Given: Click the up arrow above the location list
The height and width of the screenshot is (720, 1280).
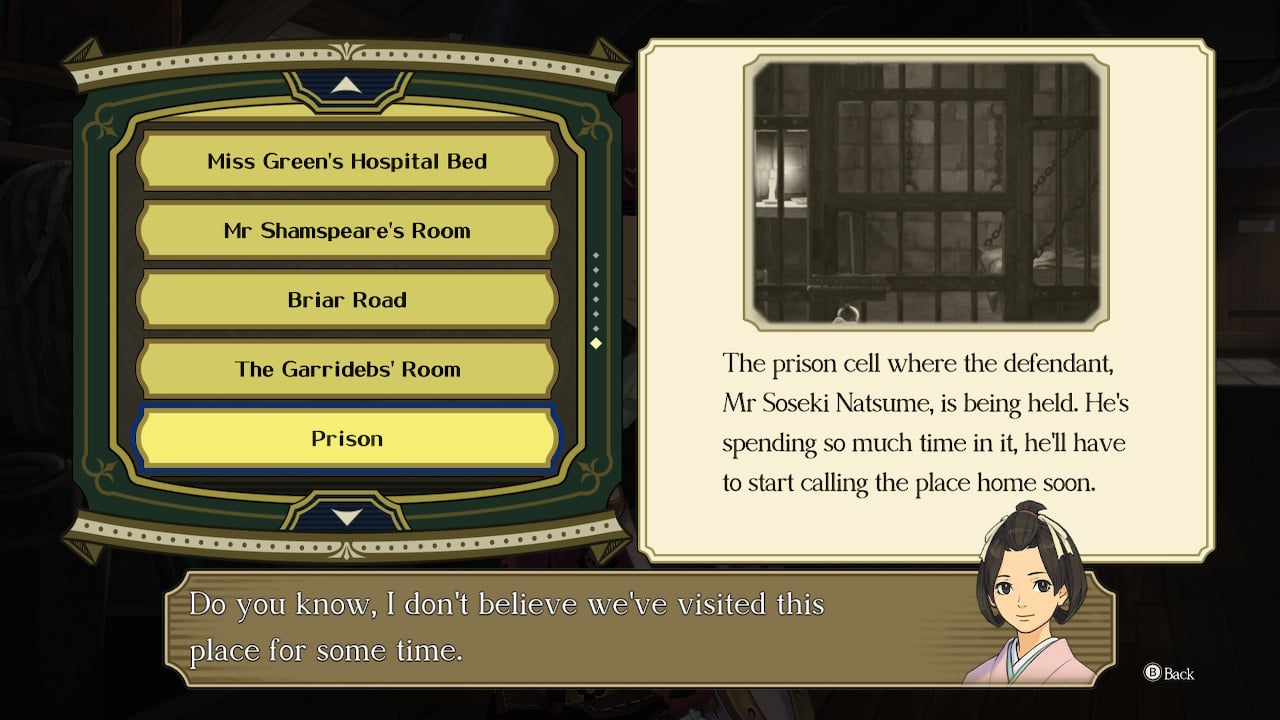Looking at the screenshot, I should click(346, 87).
